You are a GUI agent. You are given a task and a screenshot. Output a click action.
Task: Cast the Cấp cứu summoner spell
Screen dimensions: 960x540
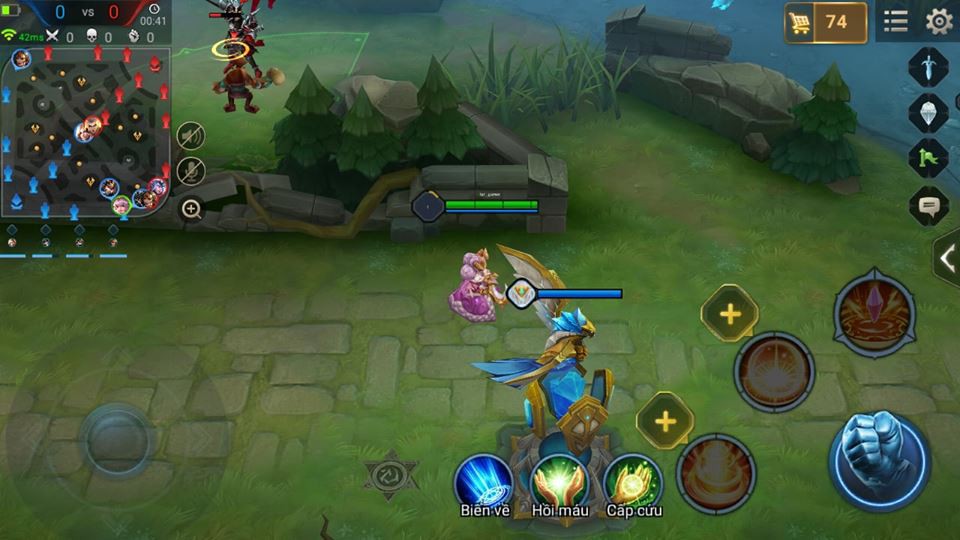(x=632, y=481)
